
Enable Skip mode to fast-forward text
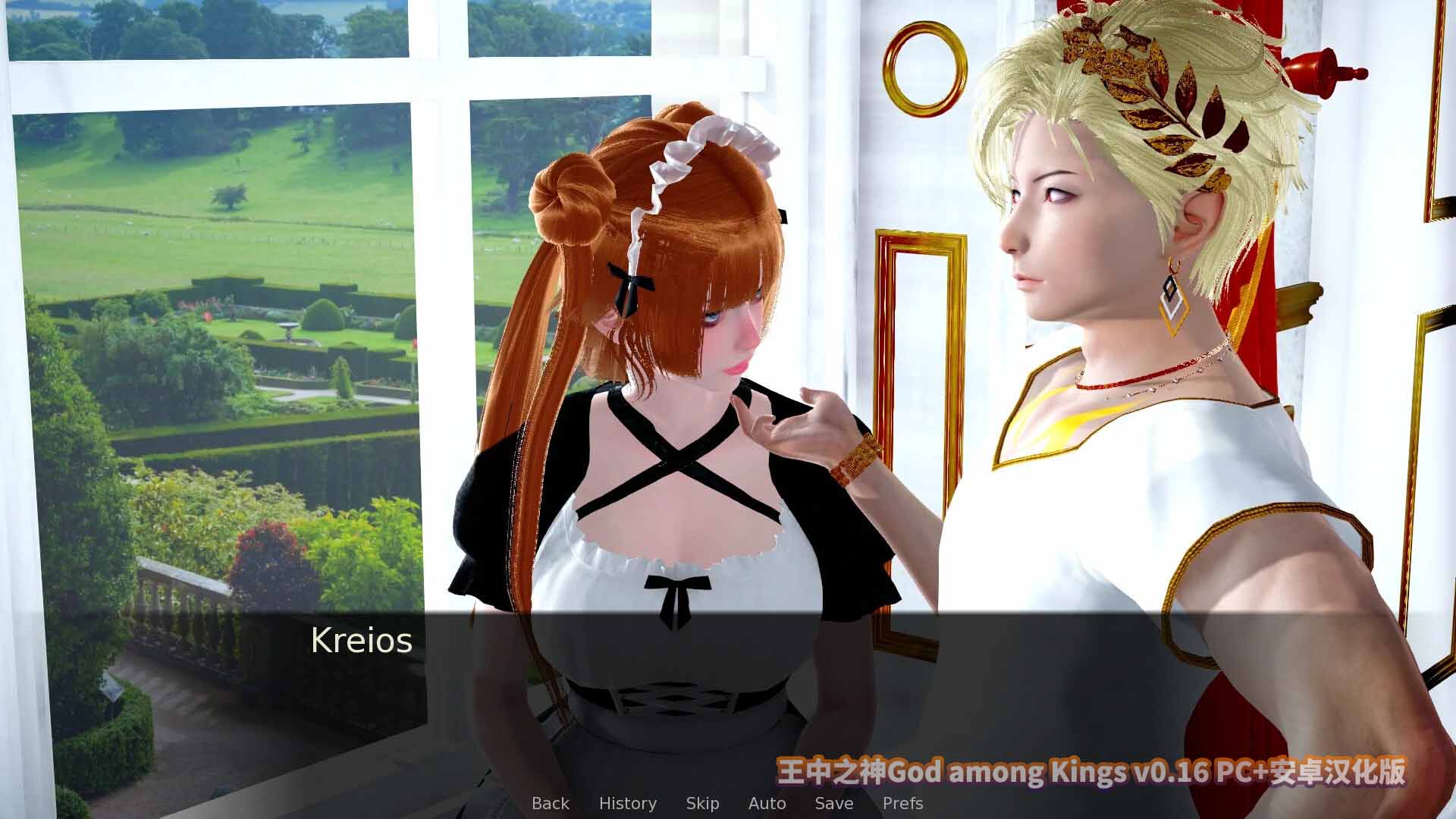[x=702, y=803]
